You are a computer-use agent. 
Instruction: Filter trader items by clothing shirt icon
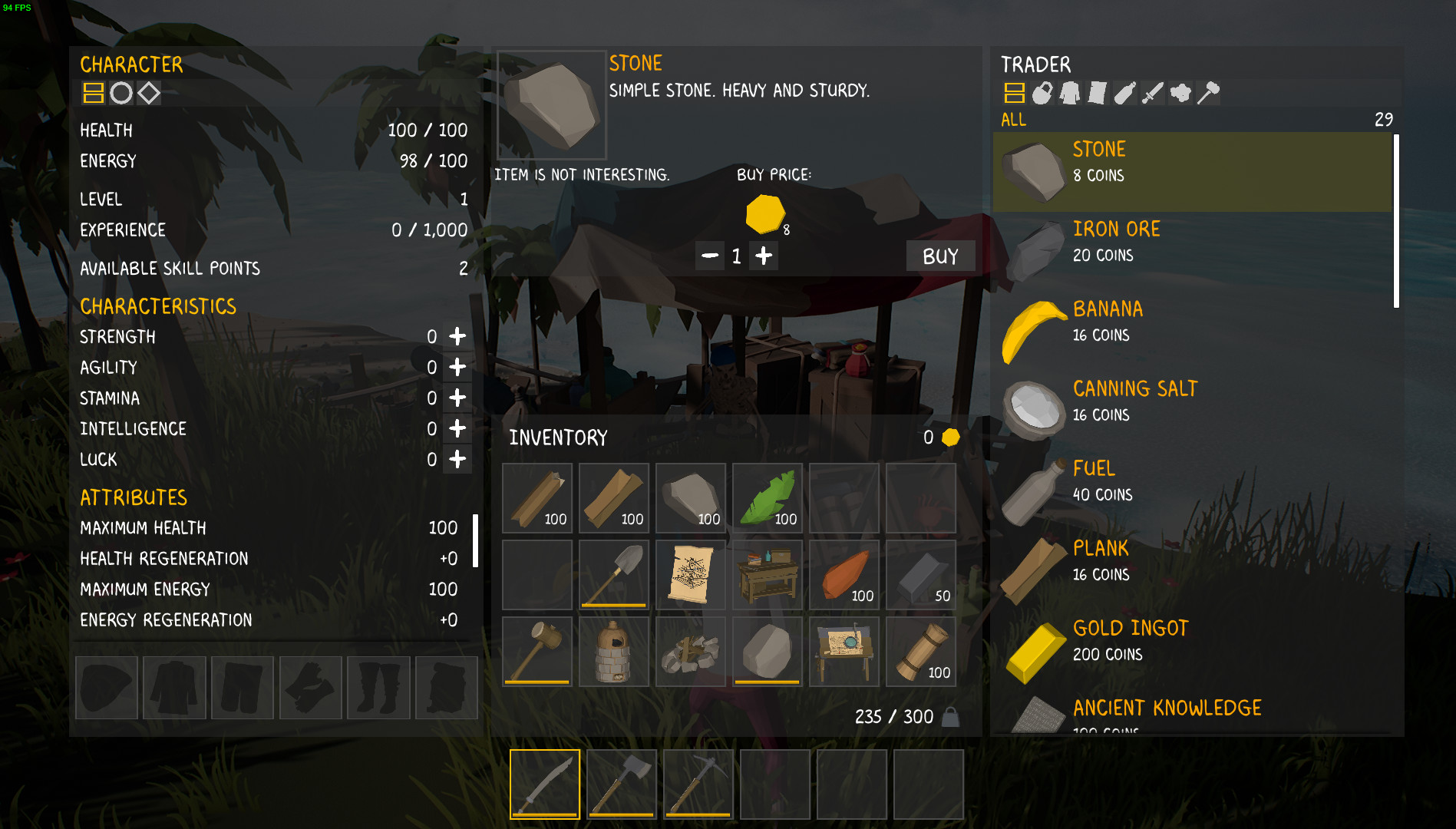coord(1069,94)
